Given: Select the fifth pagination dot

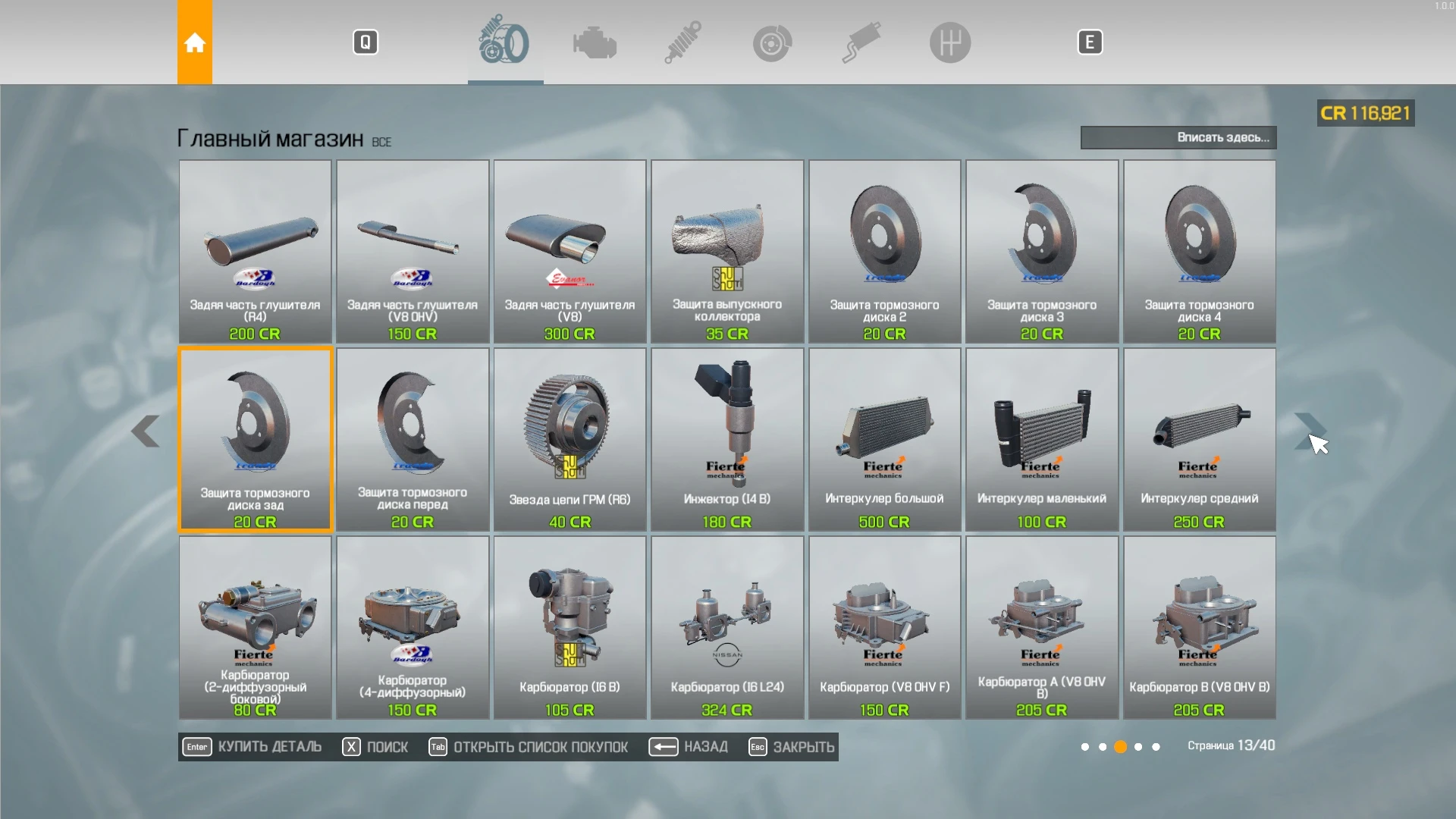Looking at the screenshot, I should [x=1156, y=746].
